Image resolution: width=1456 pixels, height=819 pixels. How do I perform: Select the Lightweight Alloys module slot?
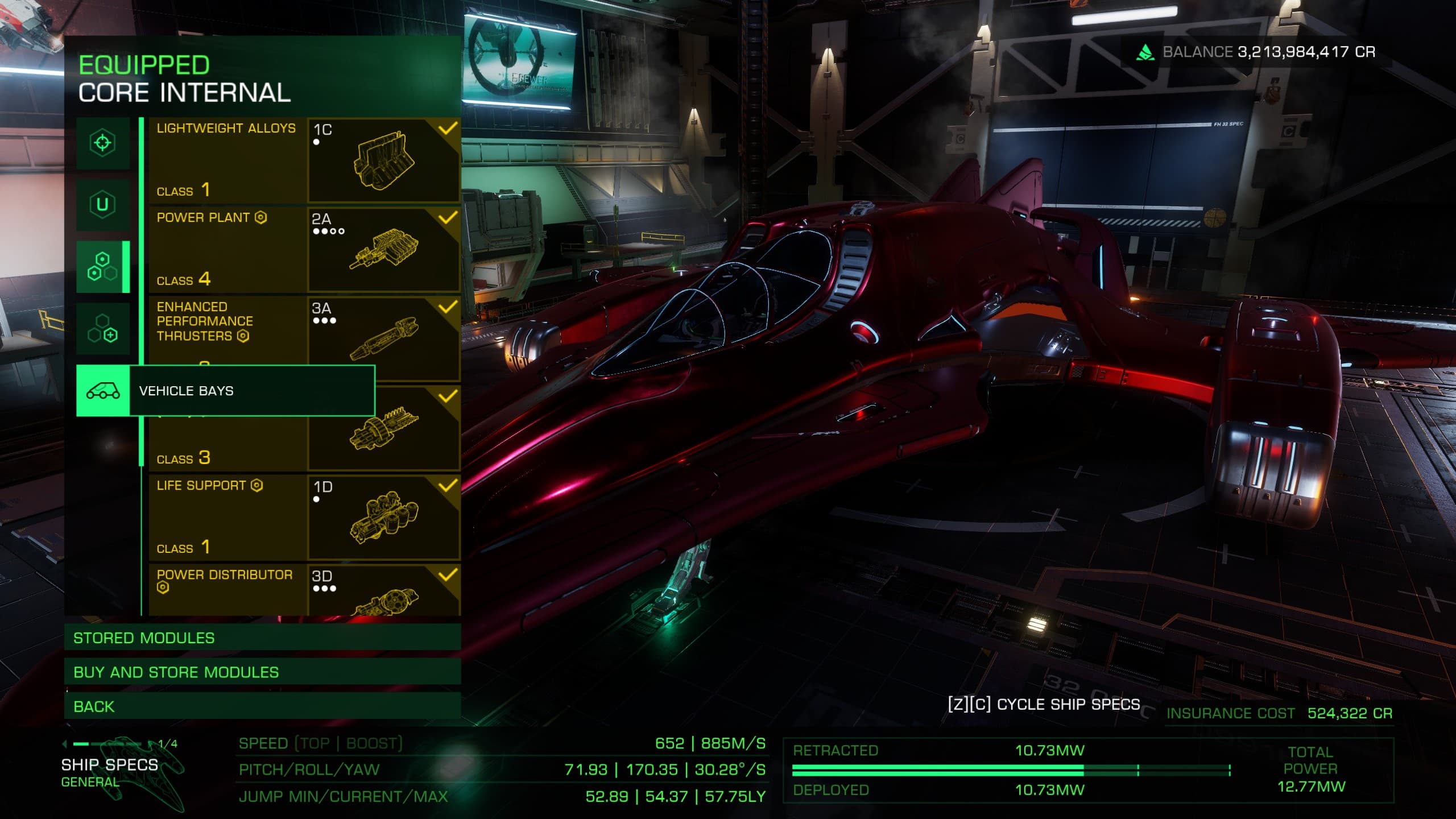pos(304,160)
